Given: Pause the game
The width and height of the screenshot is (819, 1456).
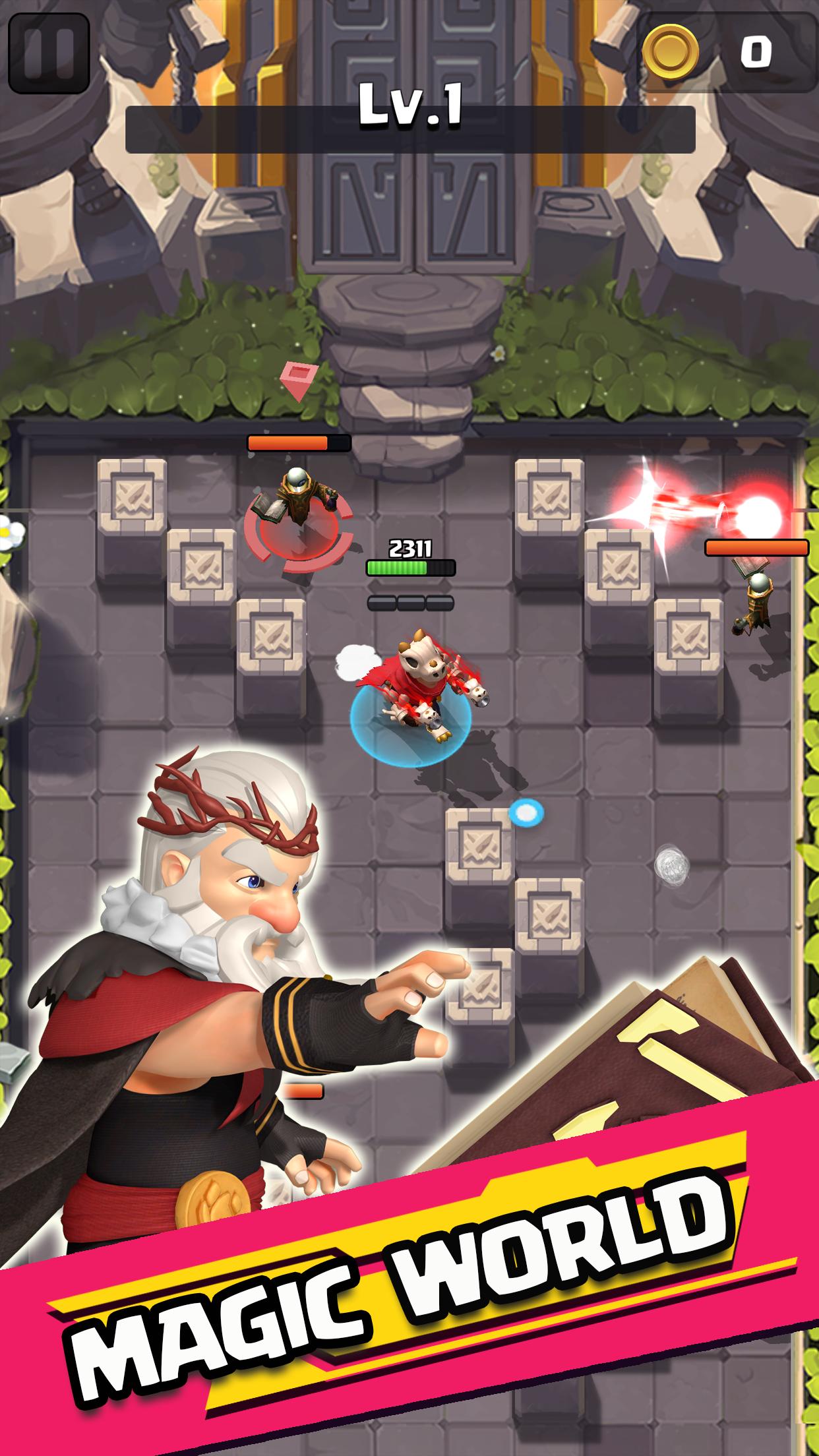Looking at the screenshot, I should tap(48, 53).
